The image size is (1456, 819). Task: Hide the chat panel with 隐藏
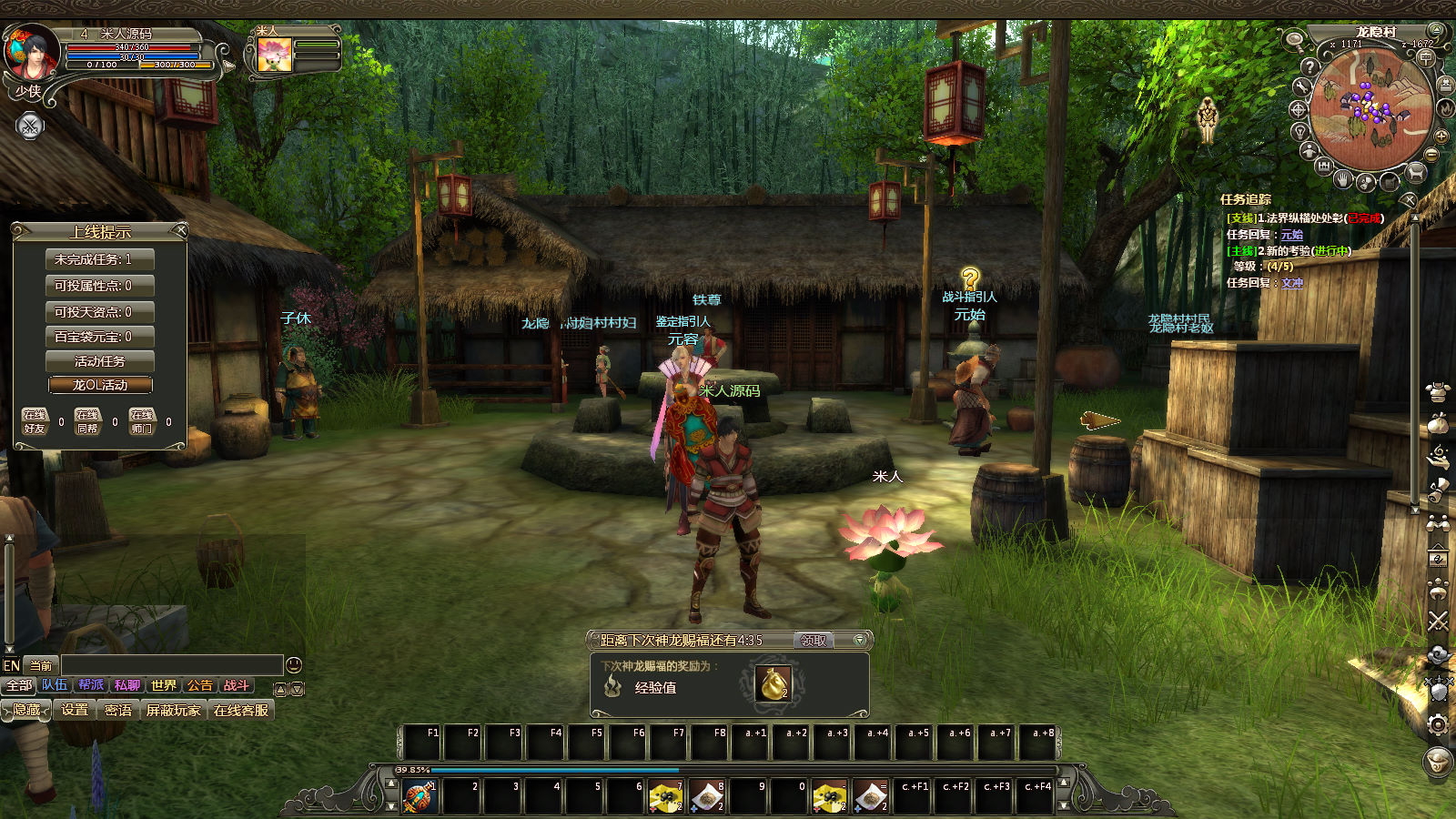click(26, 710)
